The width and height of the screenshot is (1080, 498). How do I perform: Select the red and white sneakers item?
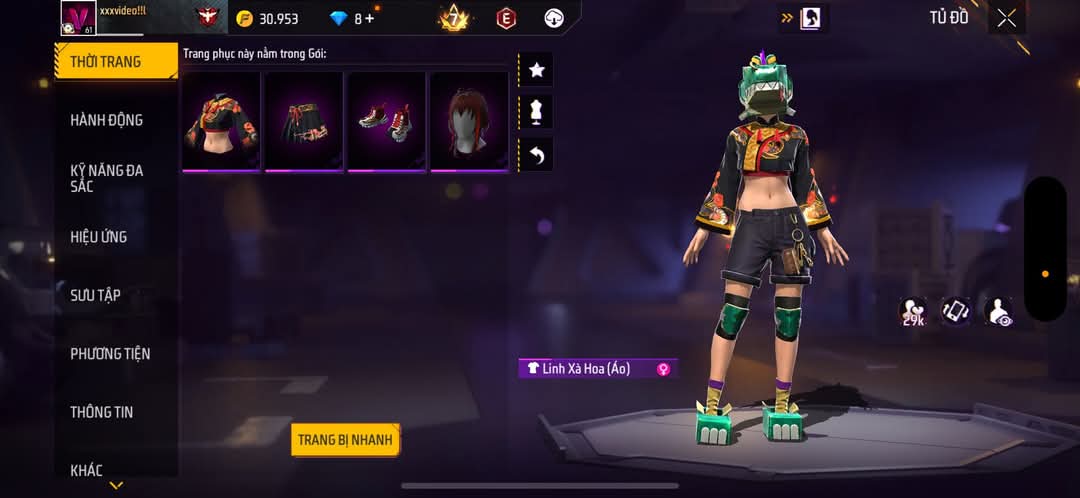[387, 121]
